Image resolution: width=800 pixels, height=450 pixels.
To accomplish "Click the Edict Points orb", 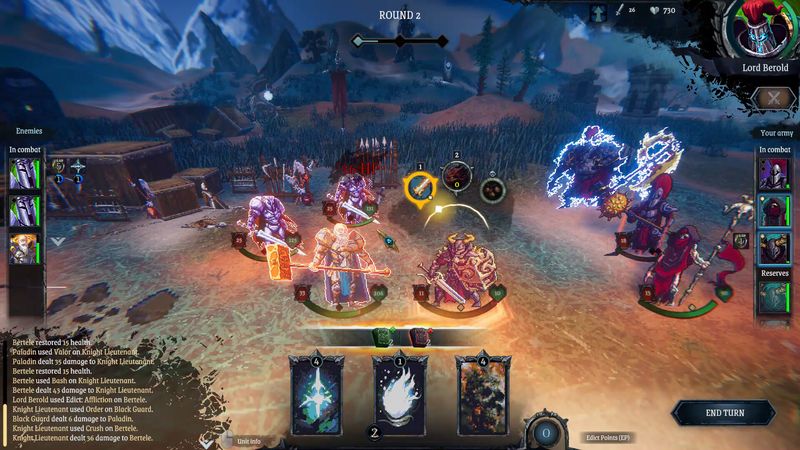I will tap(546, 433).
